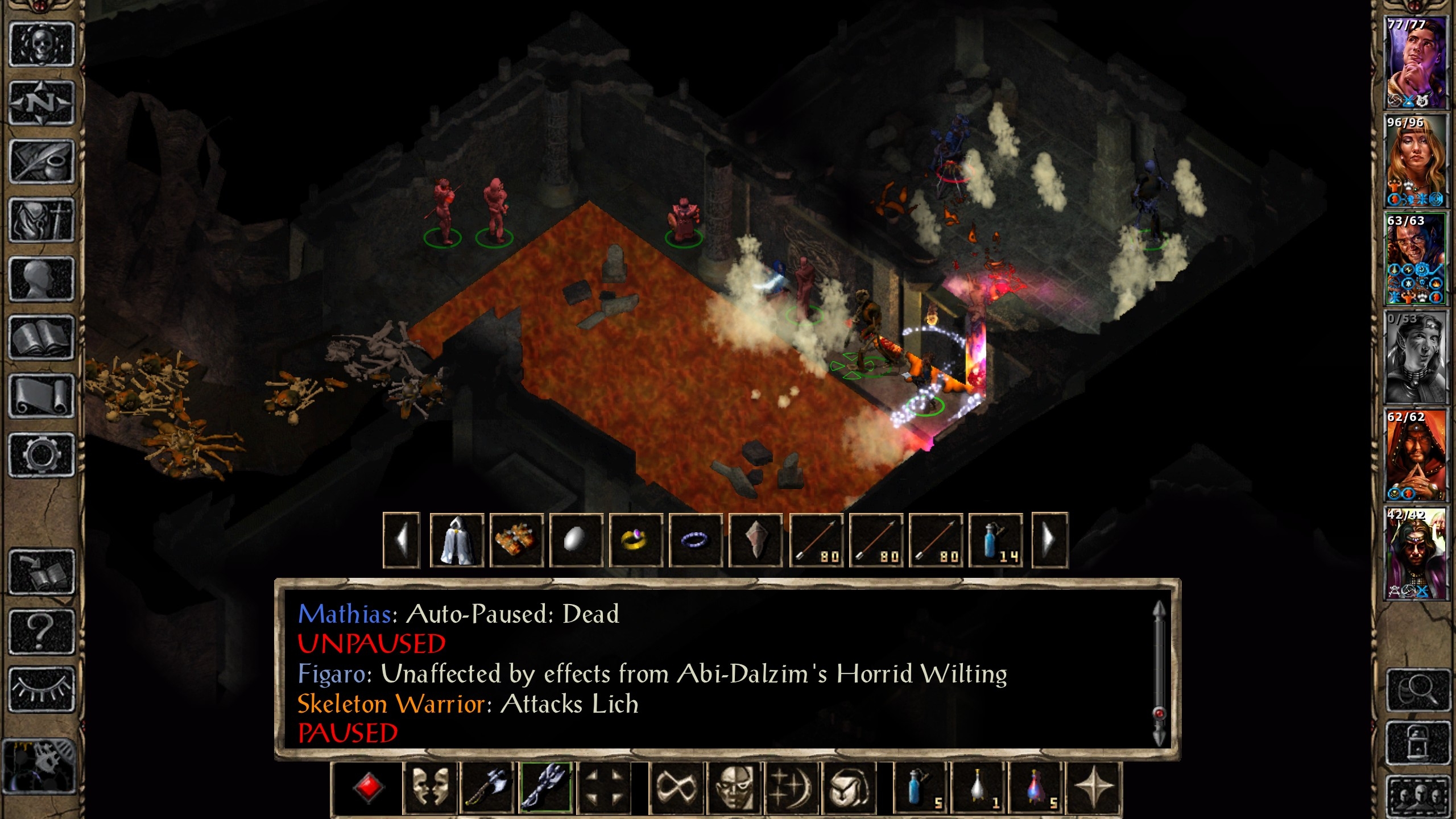Viewport: 1456px width, 819px height.
Task: Open the options gear button
Action: (42, 454)
